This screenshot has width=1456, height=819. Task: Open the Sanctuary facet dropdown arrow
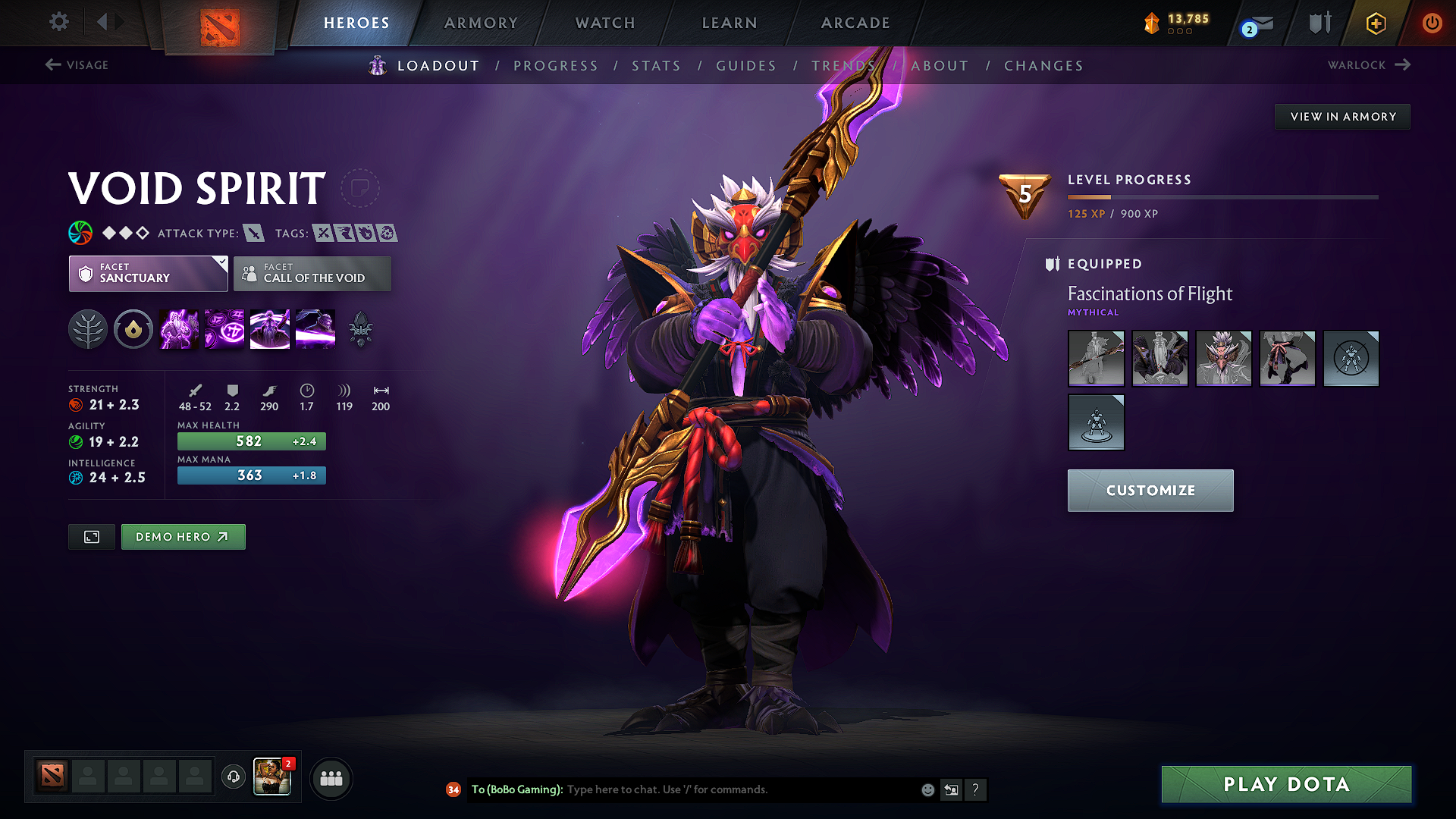pos(221,264)
